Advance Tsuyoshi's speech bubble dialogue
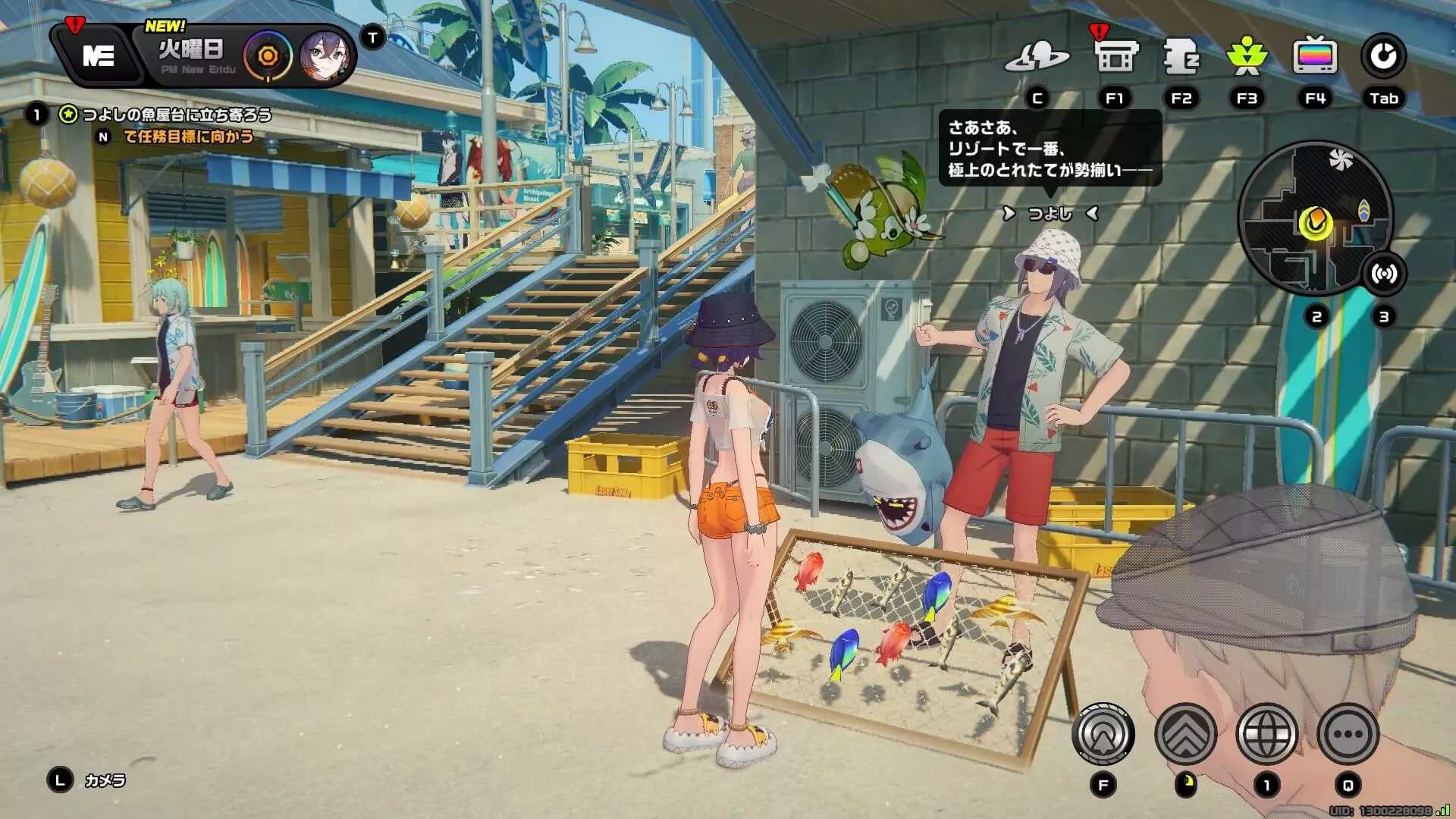 pos(1050,149)
